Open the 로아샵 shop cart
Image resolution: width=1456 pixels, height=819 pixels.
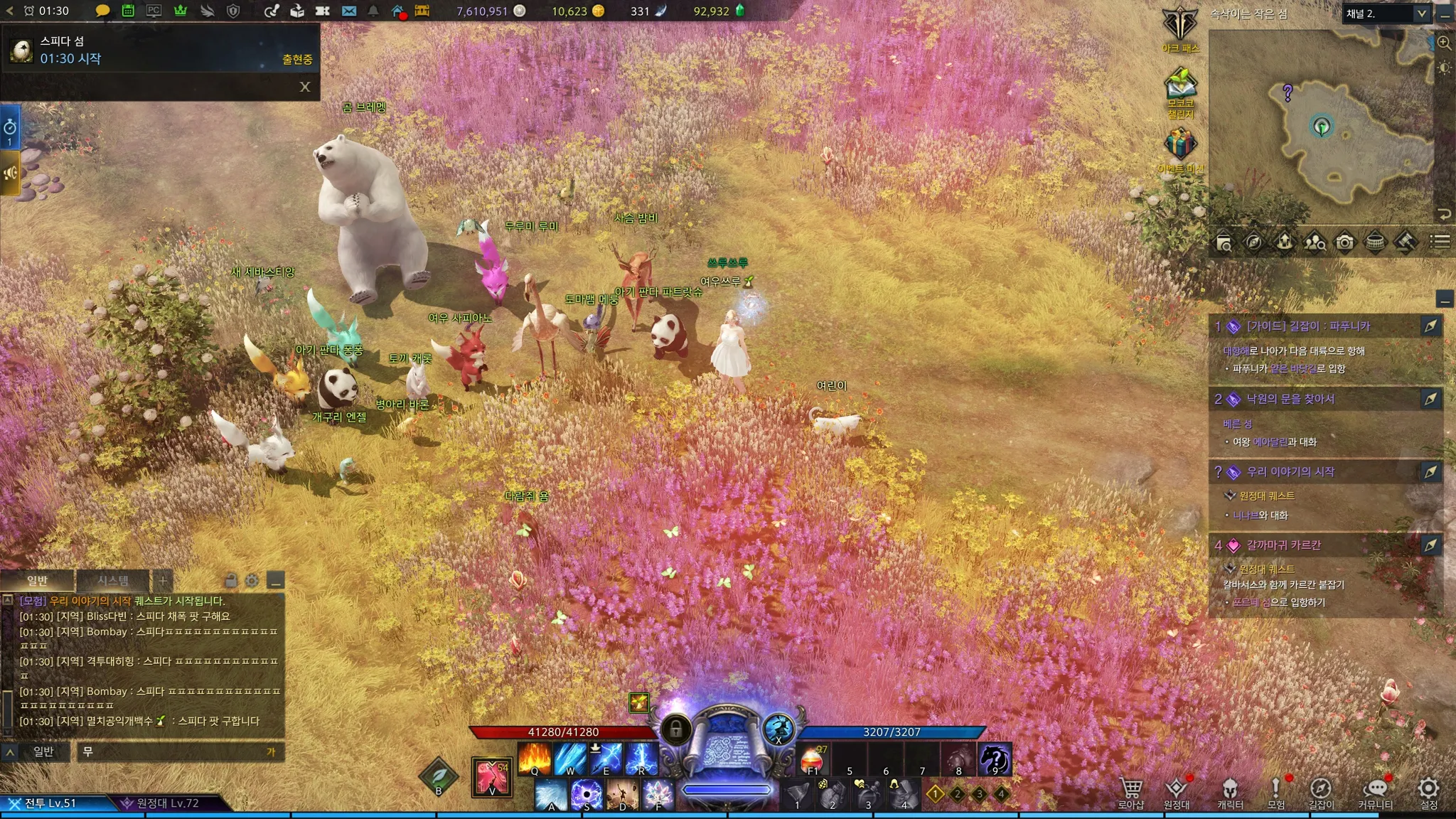(1130, 790)
